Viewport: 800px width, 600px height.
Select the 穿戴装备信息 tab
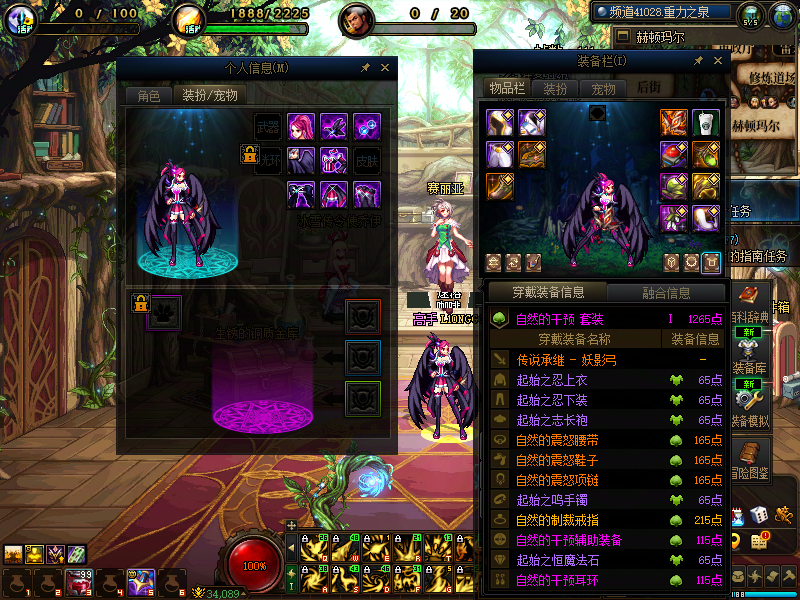pos(547,293)
